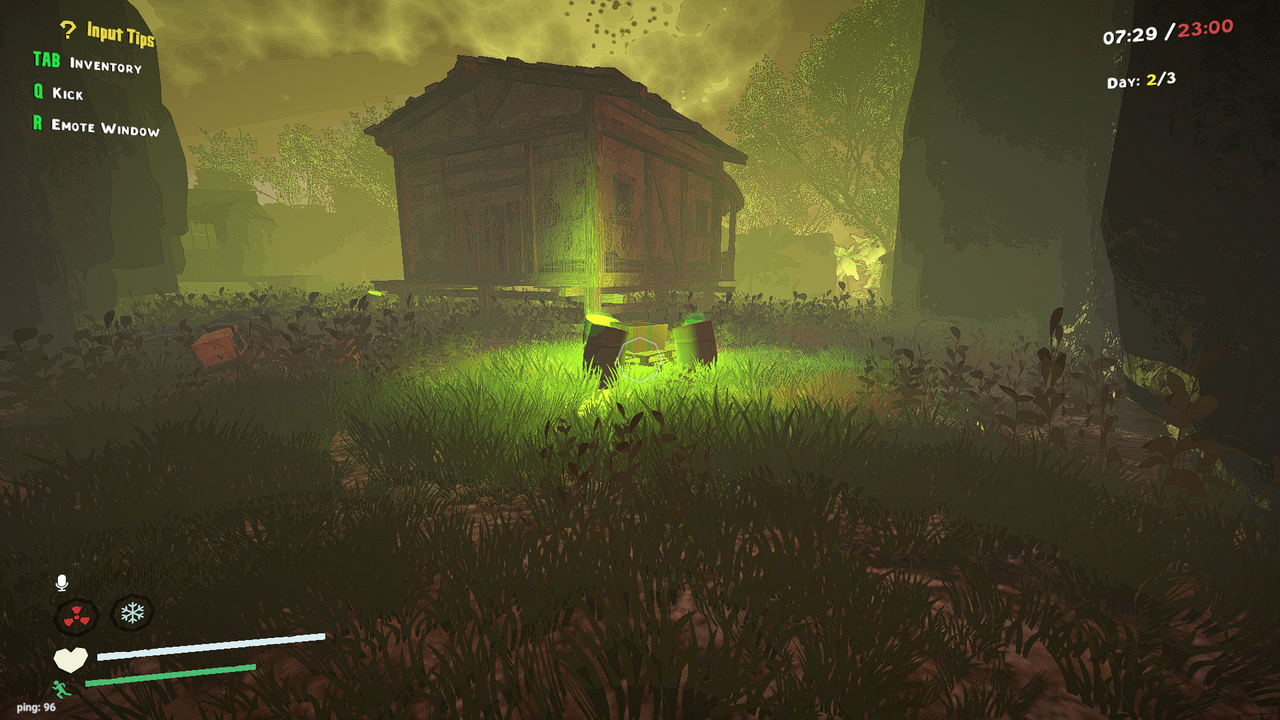The width and height of the screenshot is (1280, 720).
Task: Select the running stamina icon
Action: 62,687
